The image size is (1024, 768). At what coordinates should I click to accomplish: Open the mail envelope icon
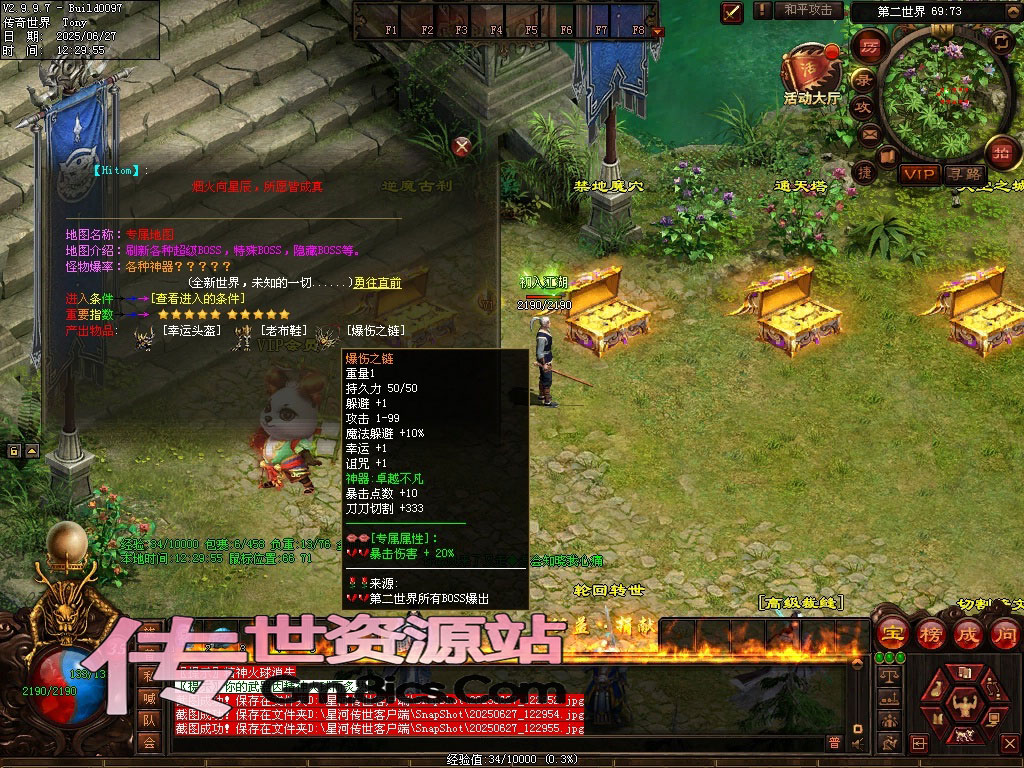coord(868,133)
